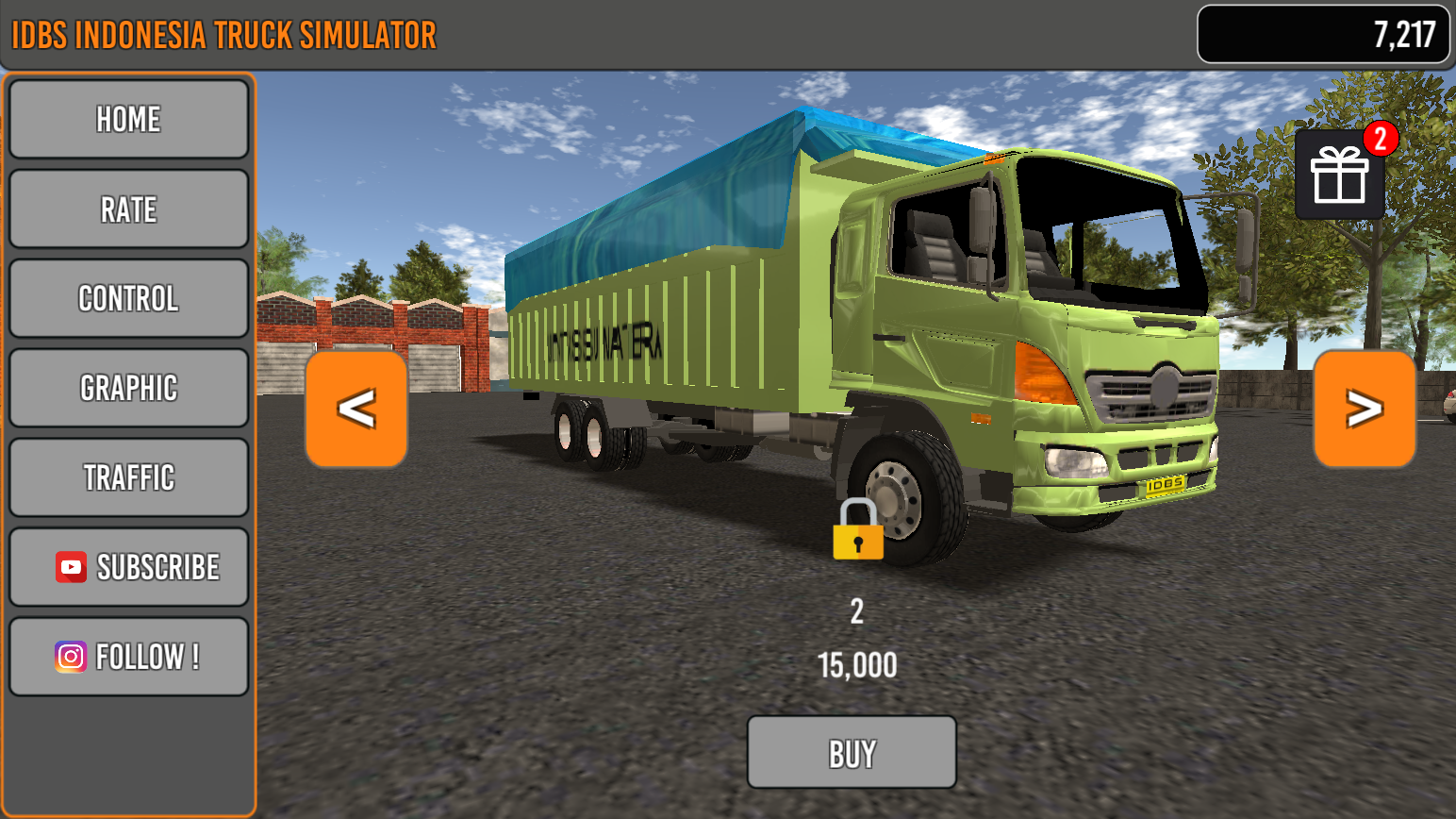Open the HOME menu
This screenshot has height=819, width=1456.
[128, 119]
